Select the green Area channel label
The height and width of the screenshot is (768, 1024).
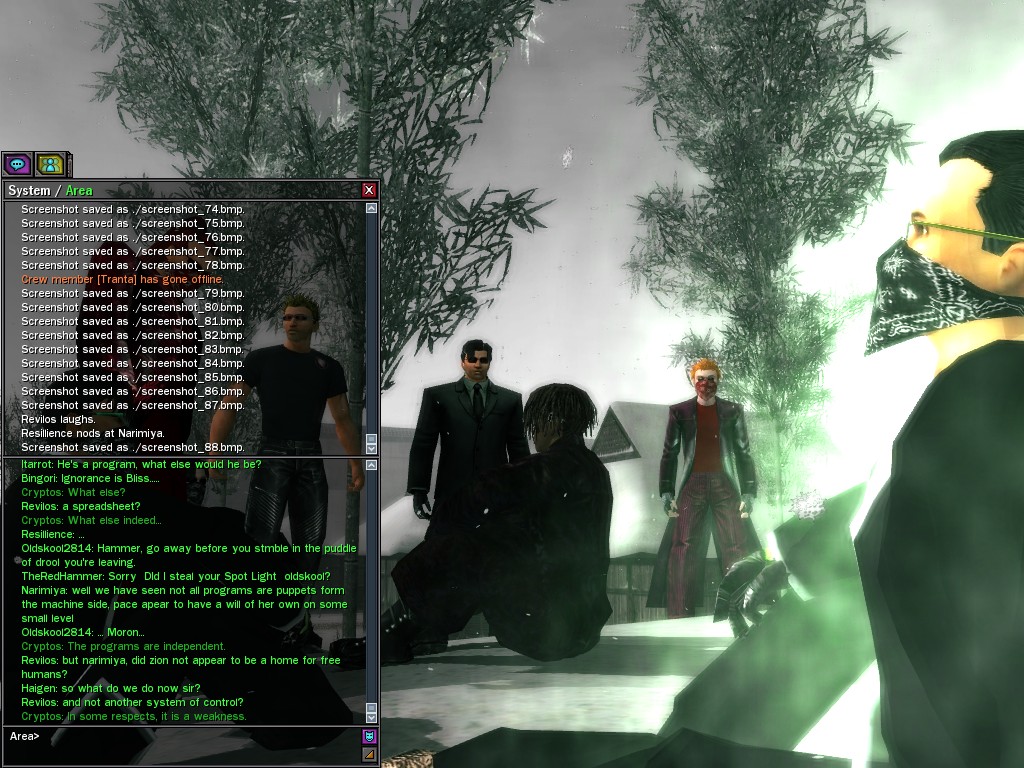click(x=79, y=191)
